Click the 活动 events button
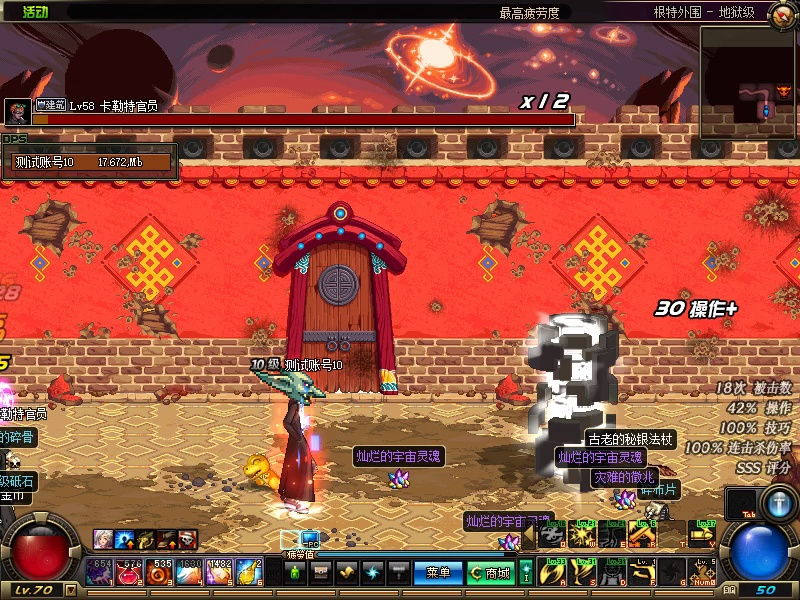Screen dimensions: 800x600 click(x=35, y=12)
